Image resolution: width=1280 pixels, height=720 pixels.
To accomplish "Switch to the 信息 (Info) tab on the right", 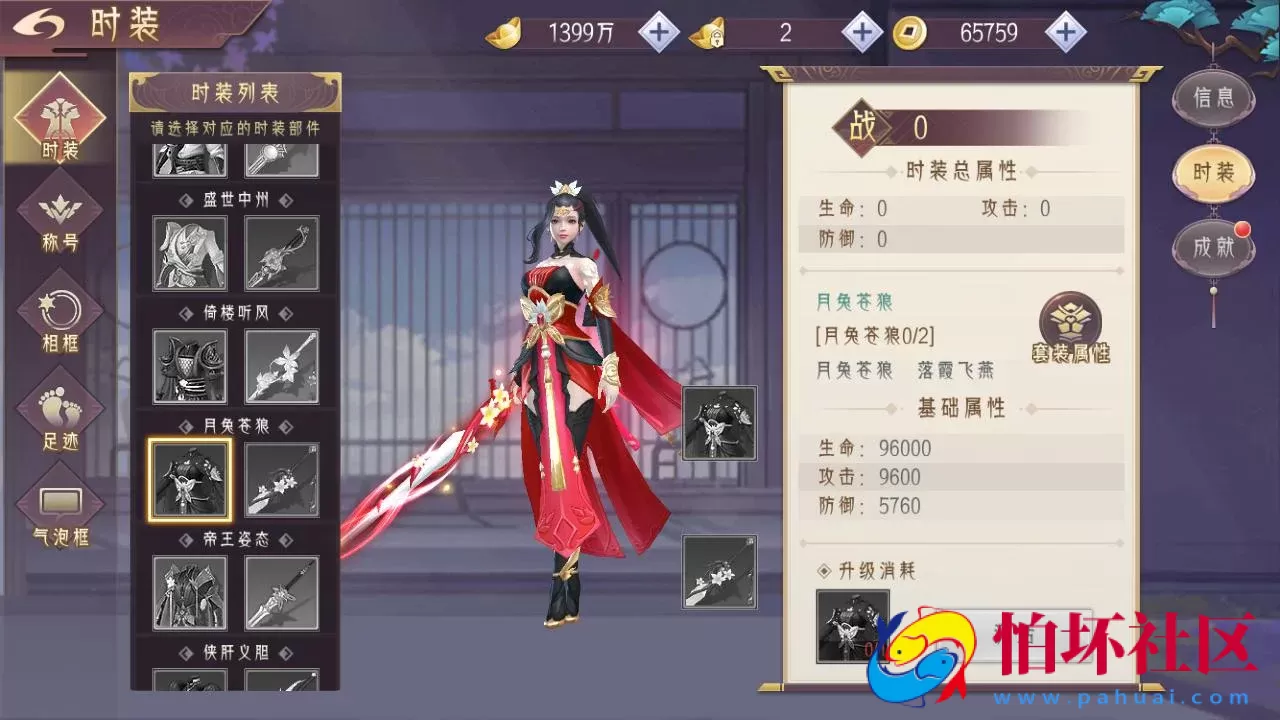I will coord(1213,97).
